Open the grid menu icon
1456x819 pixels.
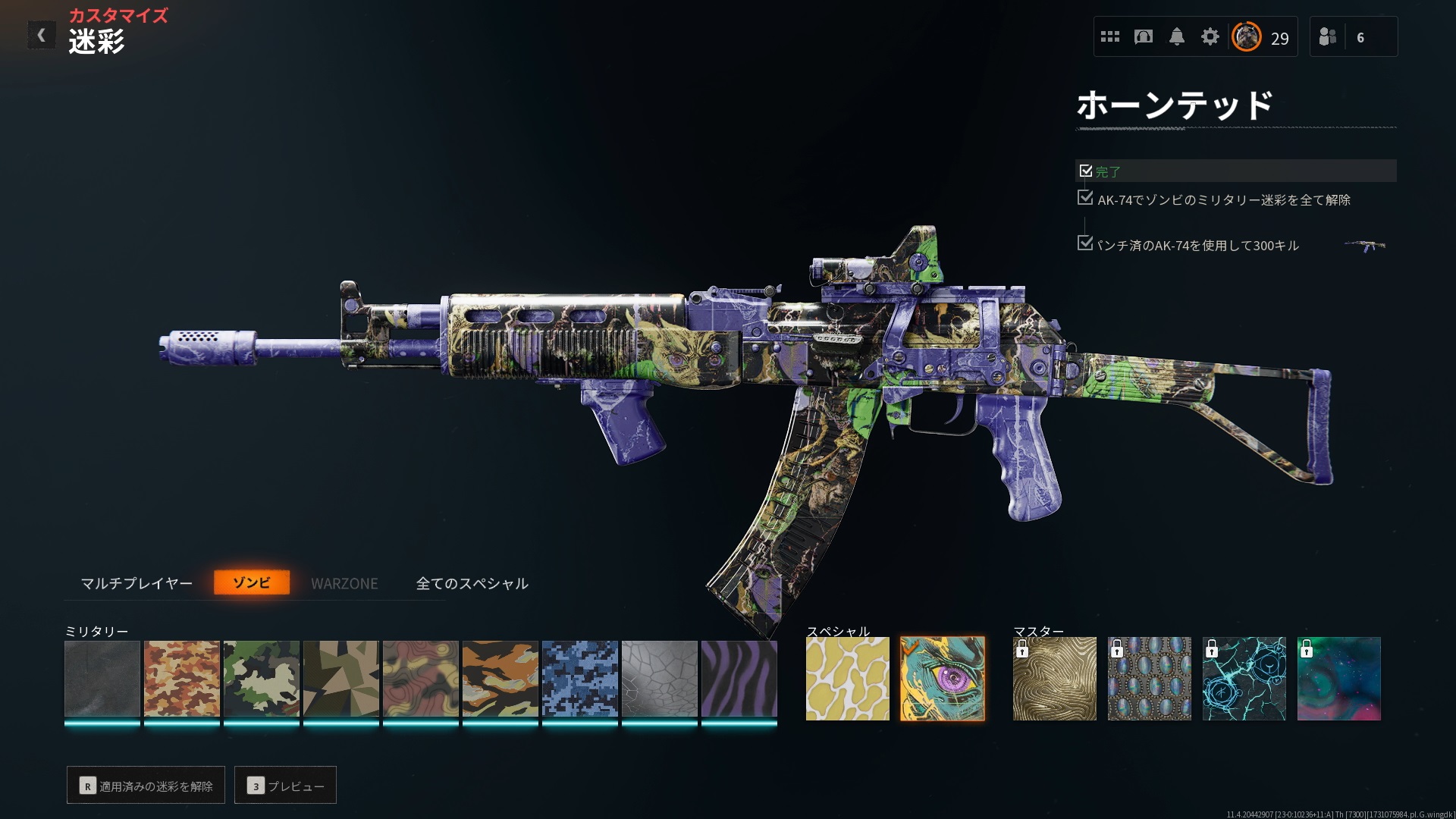coord(1110,36)
